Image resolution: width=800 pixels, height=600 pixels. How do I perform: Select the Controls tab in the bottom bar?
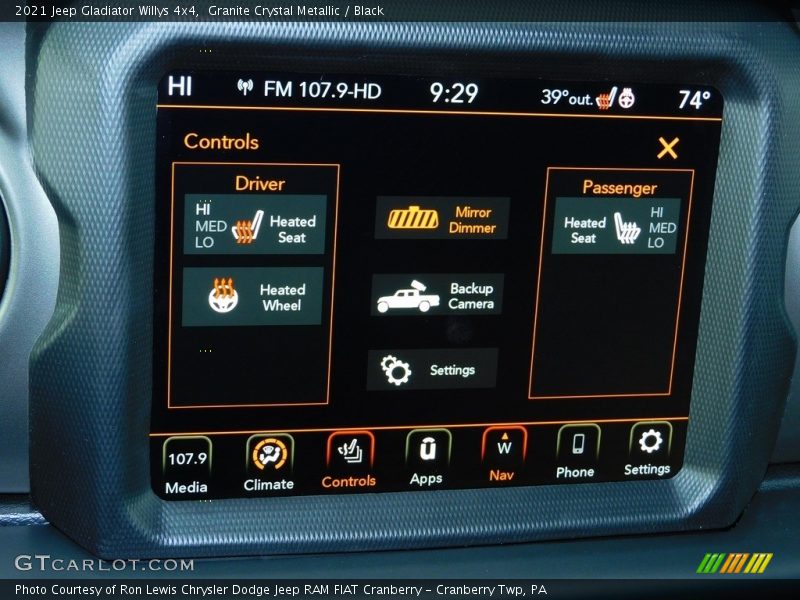point(349,460)
